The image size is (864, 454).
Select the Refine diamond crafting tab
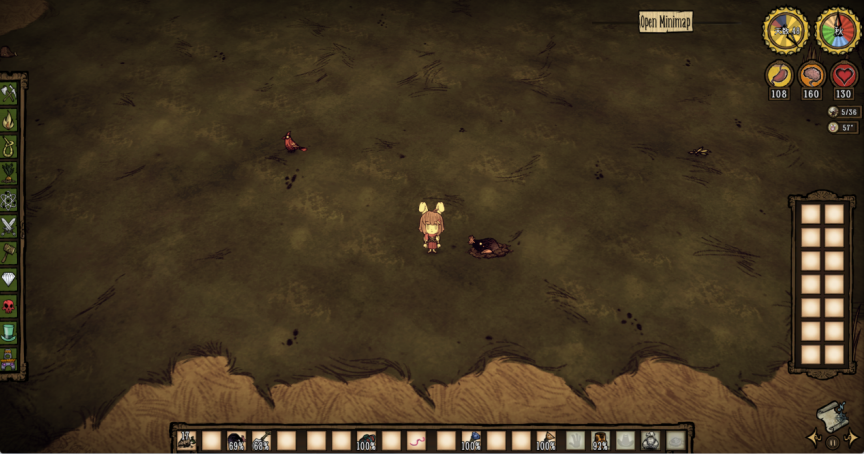[9, 279]
